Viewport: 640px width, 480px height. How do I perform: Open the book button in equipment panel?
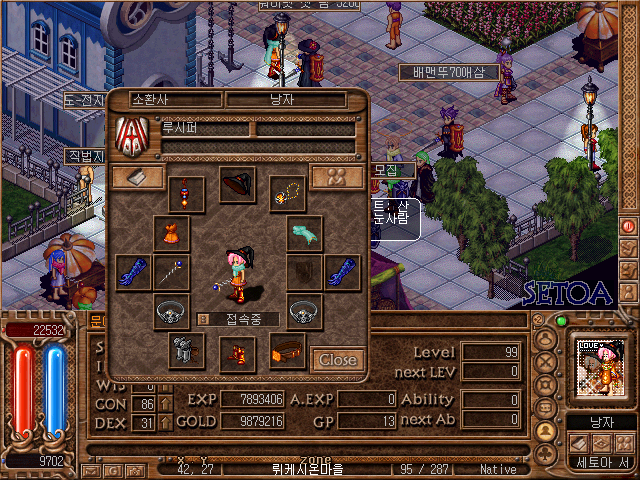click(x=138, y=177)
